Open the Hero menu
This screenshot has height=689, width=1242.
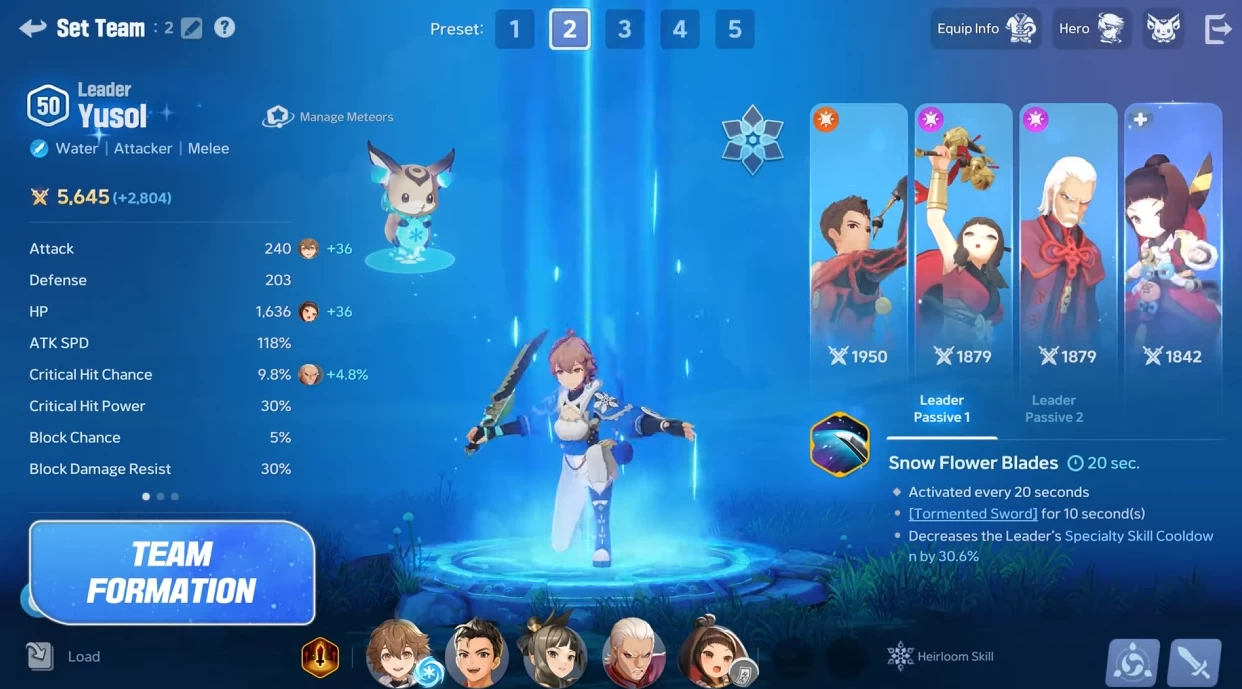(1091, 29)
